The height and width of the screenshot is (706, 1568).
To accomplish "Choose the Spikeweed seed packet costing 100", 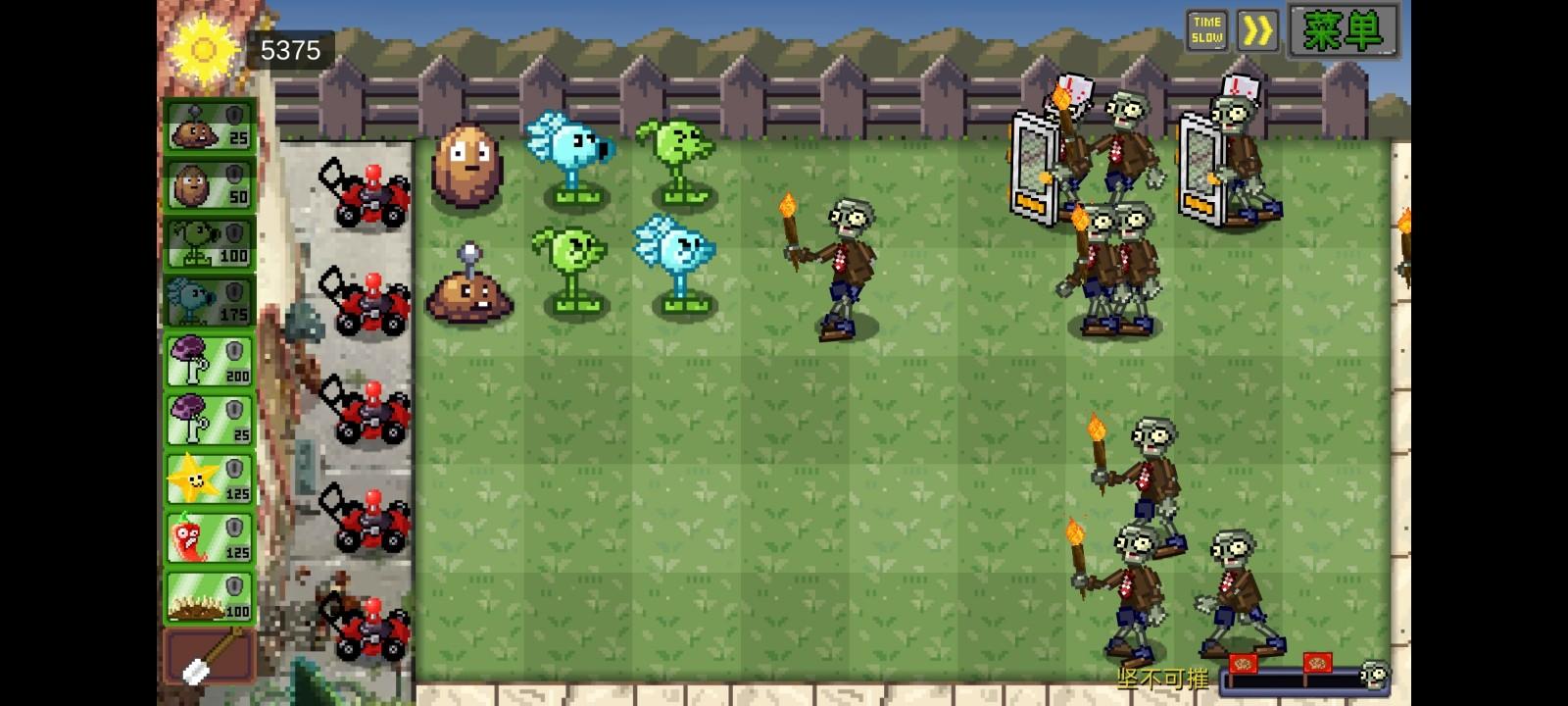I will [x=207, y=595].
